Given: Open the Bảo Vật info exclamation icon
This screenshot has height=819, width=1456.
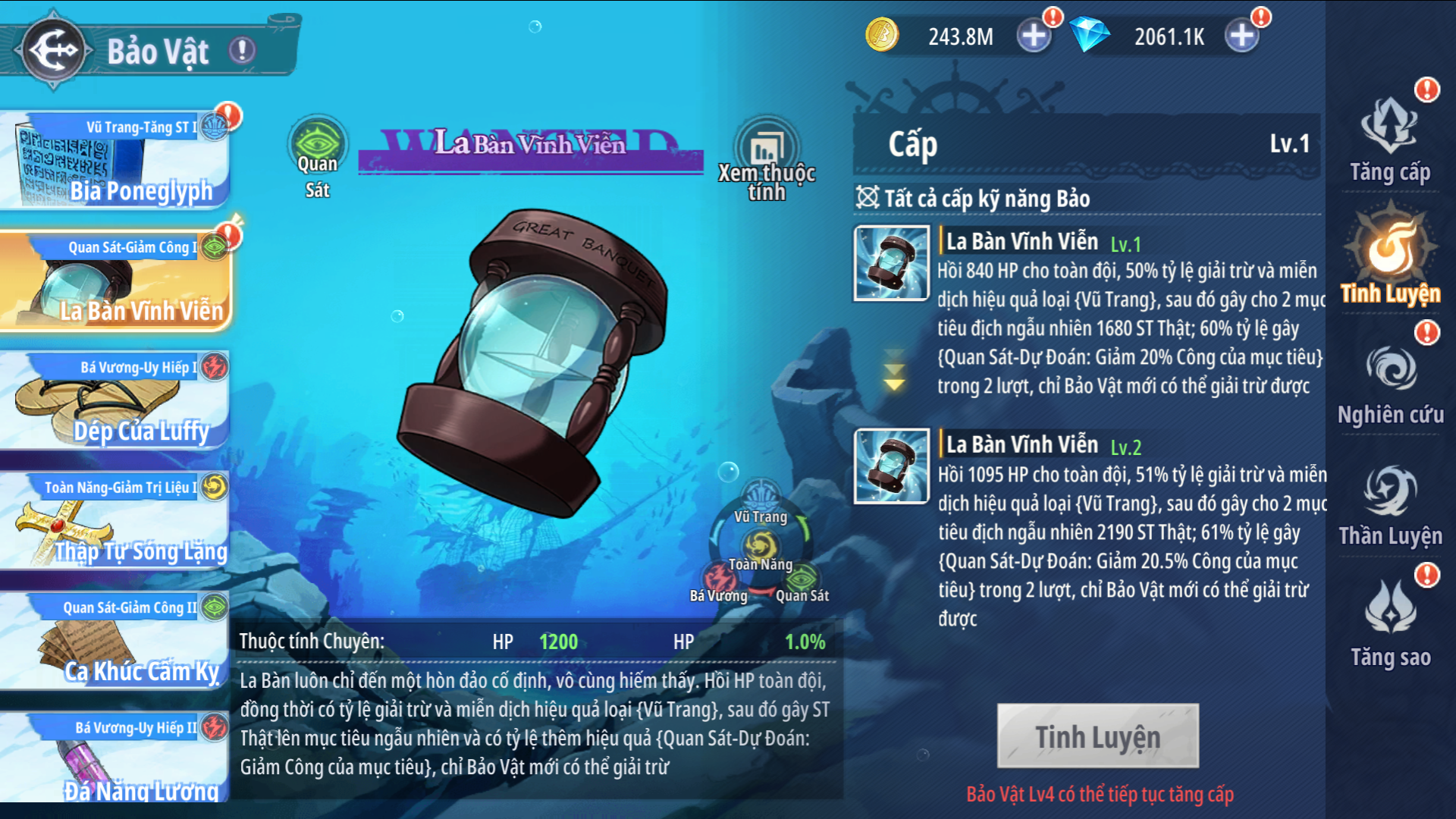Looking at the screenshot, I should click(243, 51).
